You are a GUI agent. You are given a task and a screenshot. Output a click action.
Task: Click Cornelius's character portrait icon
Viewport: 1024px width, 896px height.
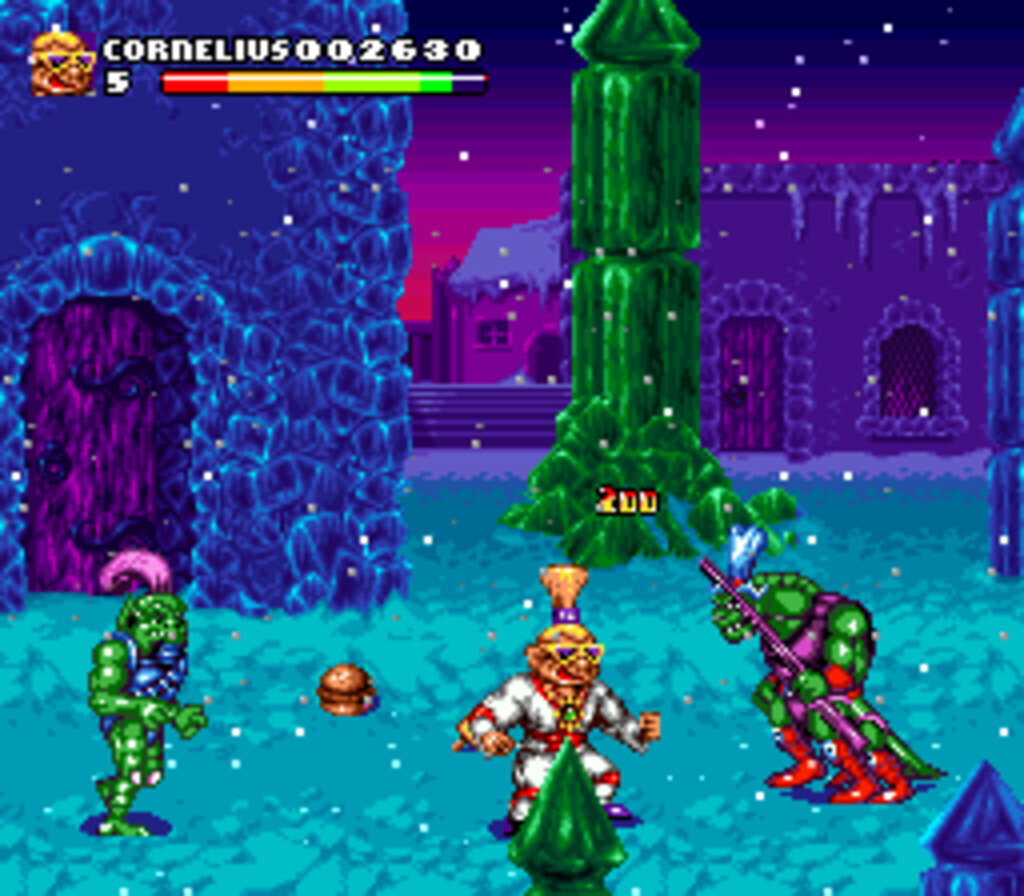pos(63,64)
